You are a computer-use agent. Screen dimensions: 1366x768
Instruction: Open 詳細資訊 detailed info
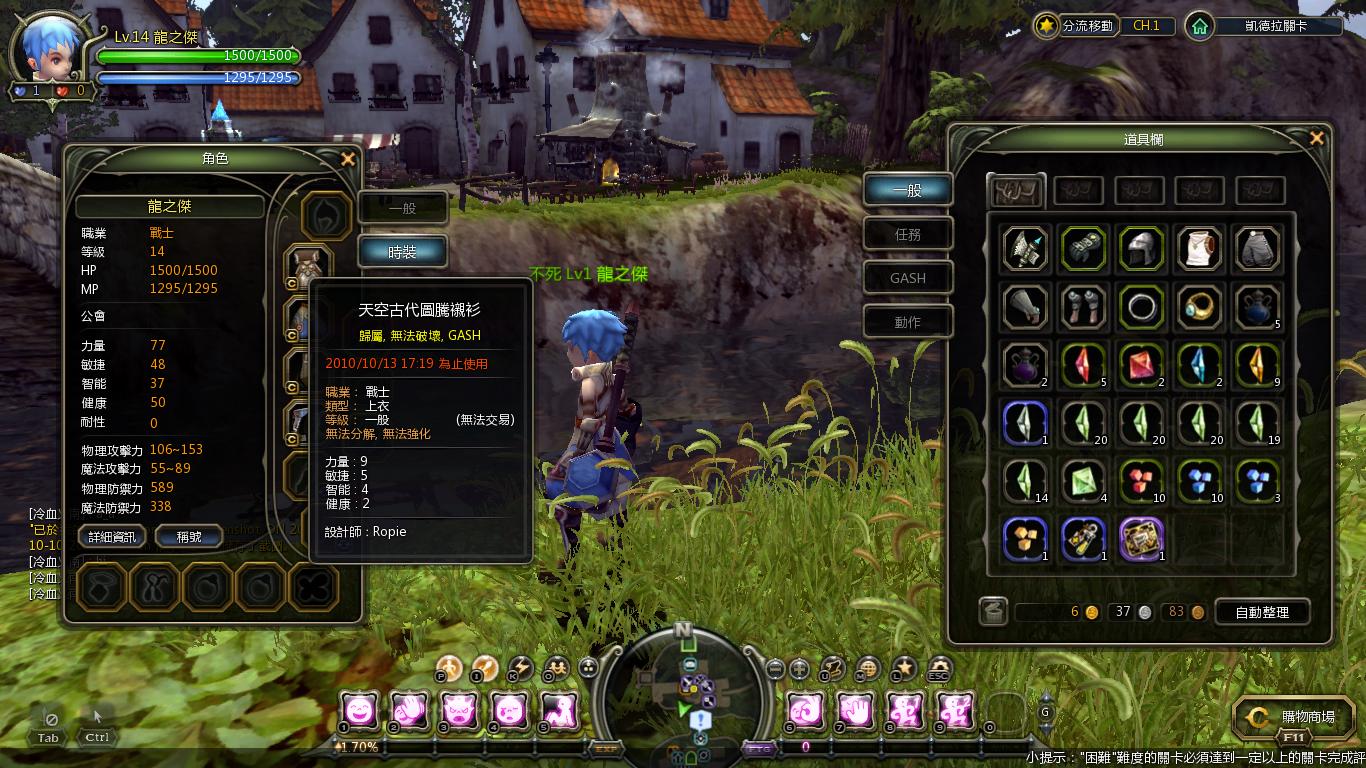[x=113, y=537]
